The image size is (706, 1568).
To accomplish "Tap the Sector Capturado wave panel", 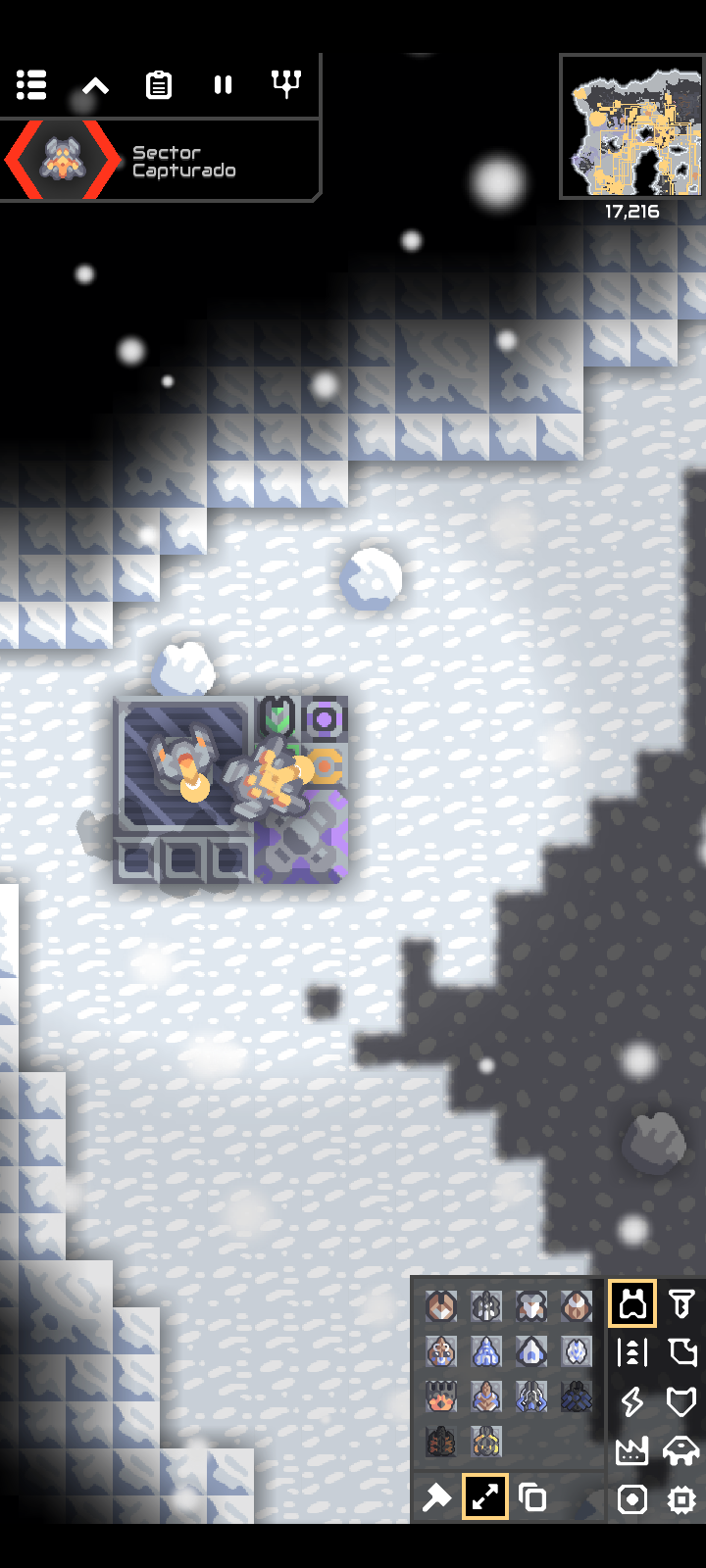I will tap(162, 162).
